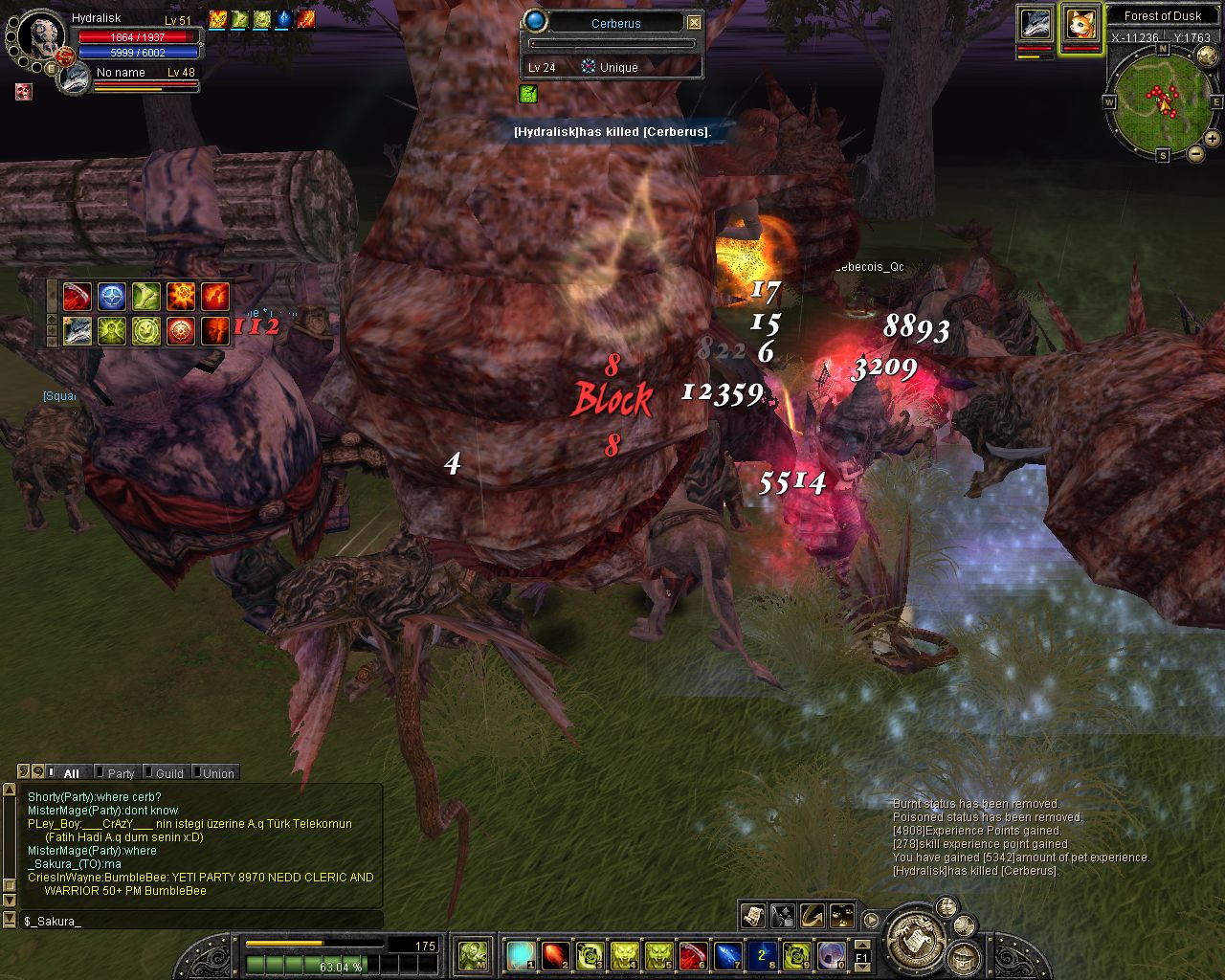1225x980 pixels.
Task: Use the fireball skill in hotbar slot 2
Action: point(556,954)
